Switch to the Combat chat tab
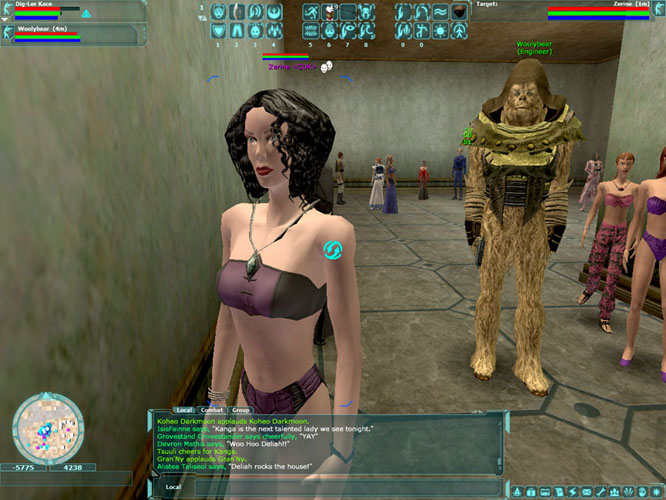This screenshot has height=500, width=666. [x=212, y=410]
